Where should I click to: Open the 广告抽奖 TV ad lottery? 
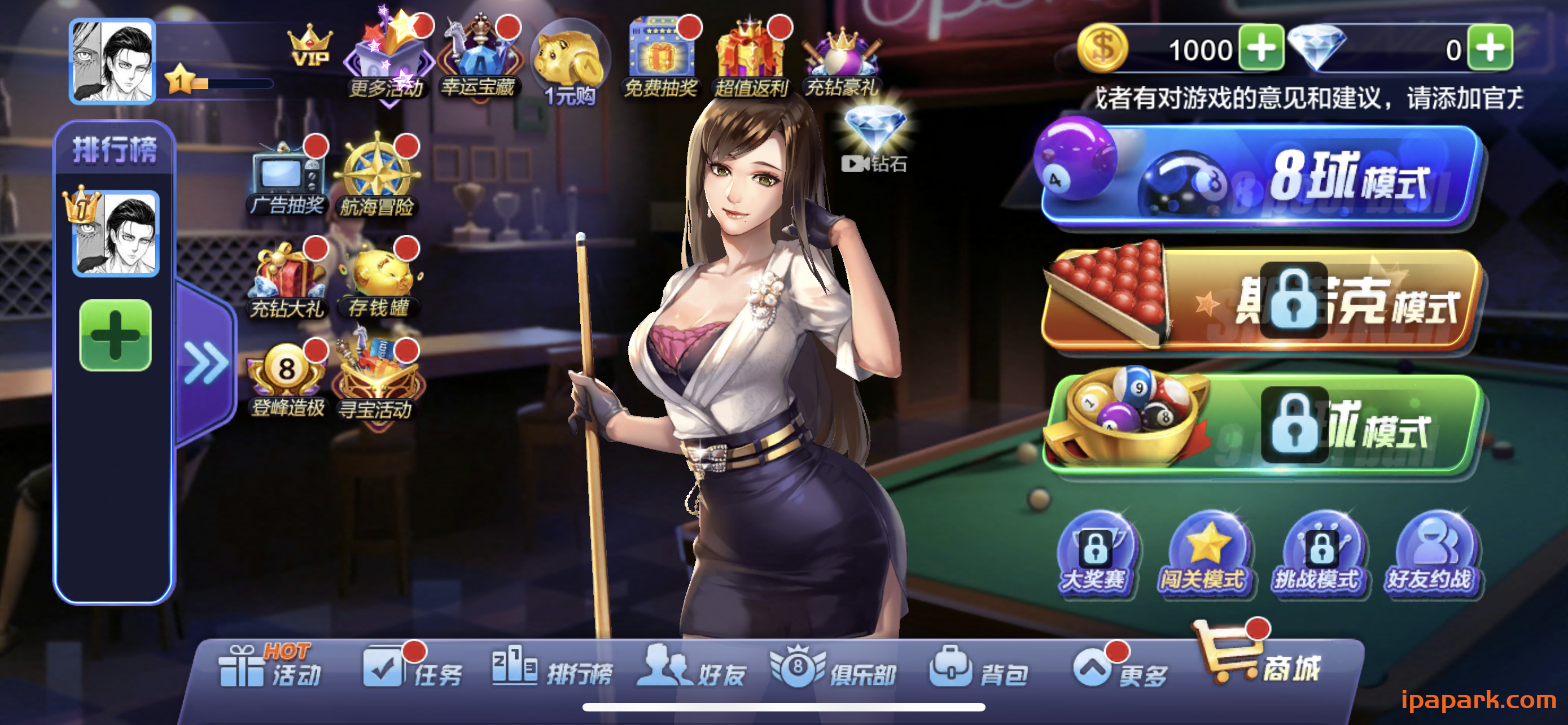[x=287, y=177]
